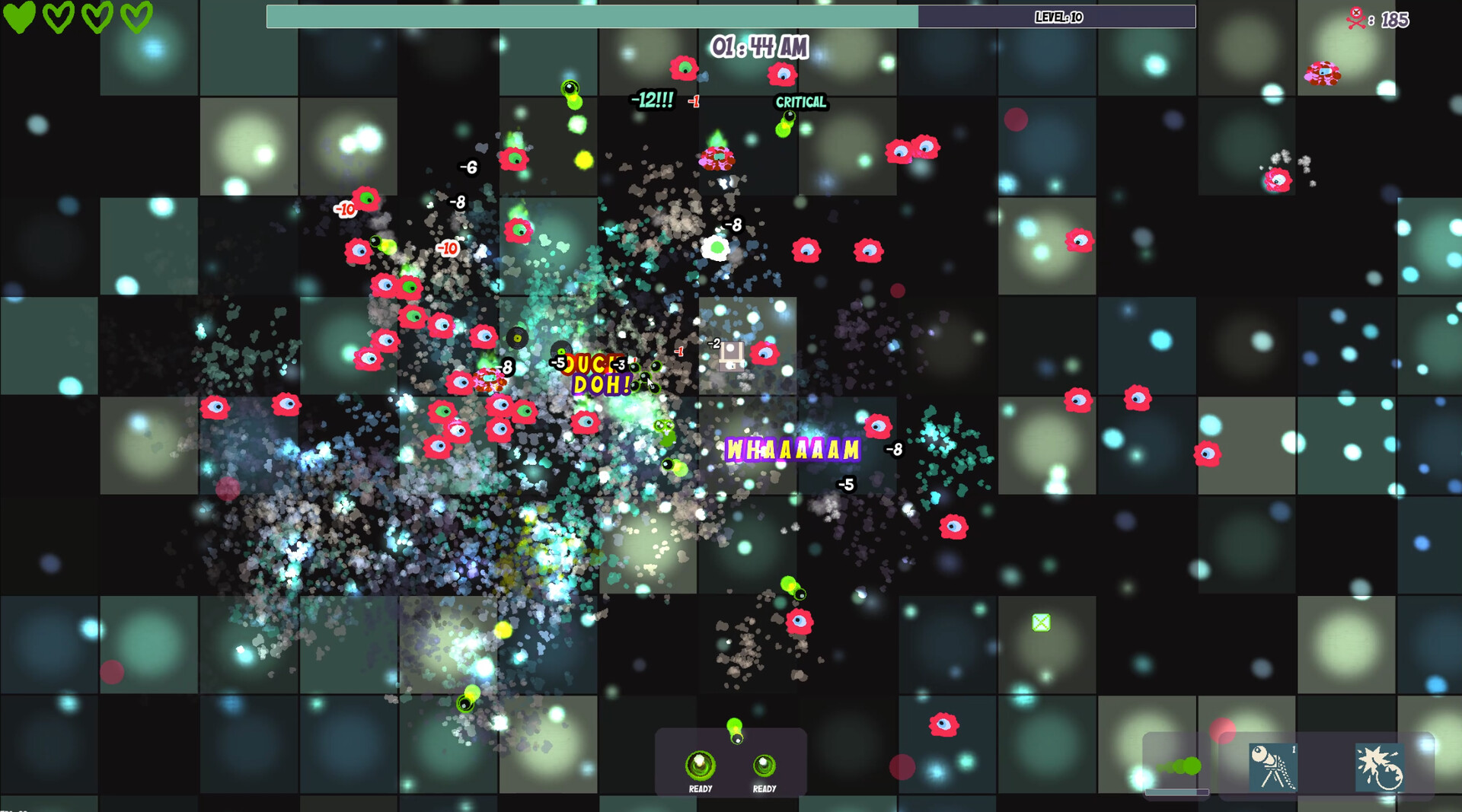Click the CRITICAL damage label
This screenshot has width=1462, height=812.
(x=800, y=102)
